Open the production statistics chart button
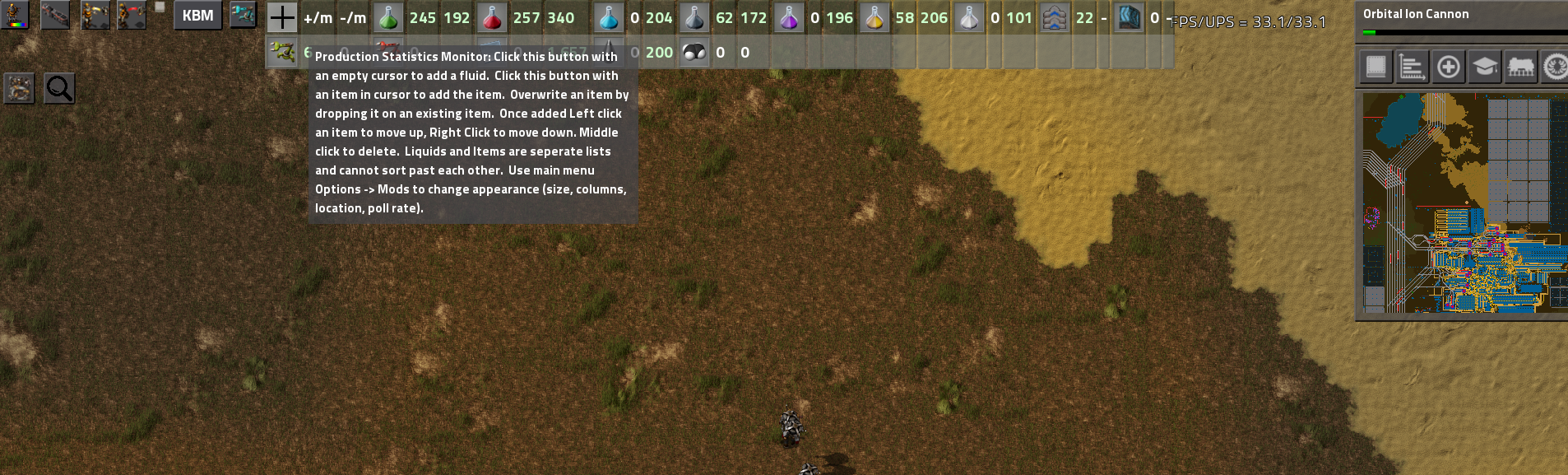This screenshot has height=475, width=1568. click(1412, 67)
